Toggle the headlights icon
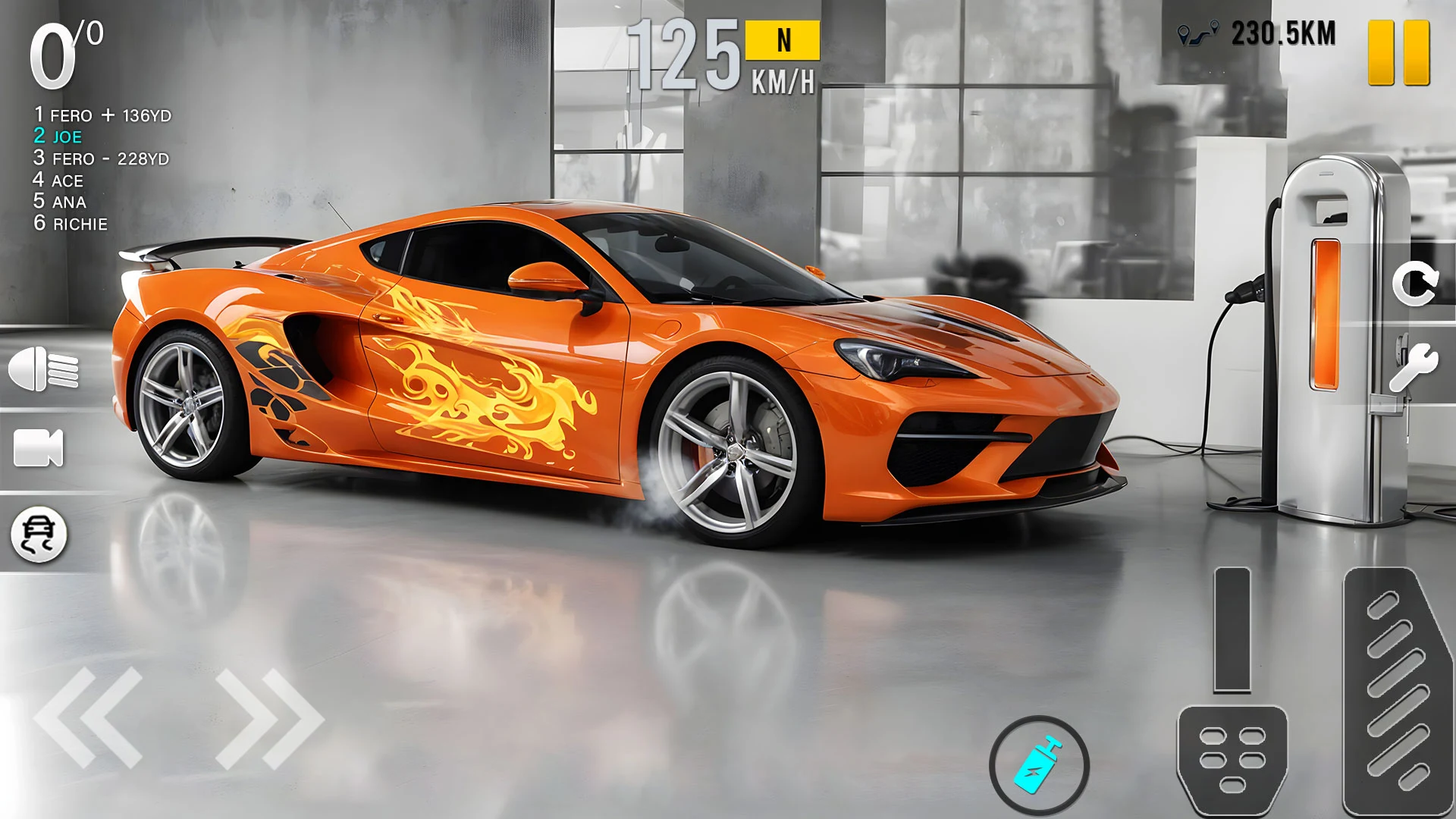The image size is (1456, 819). pyautogui.click(x=43, y=369)
